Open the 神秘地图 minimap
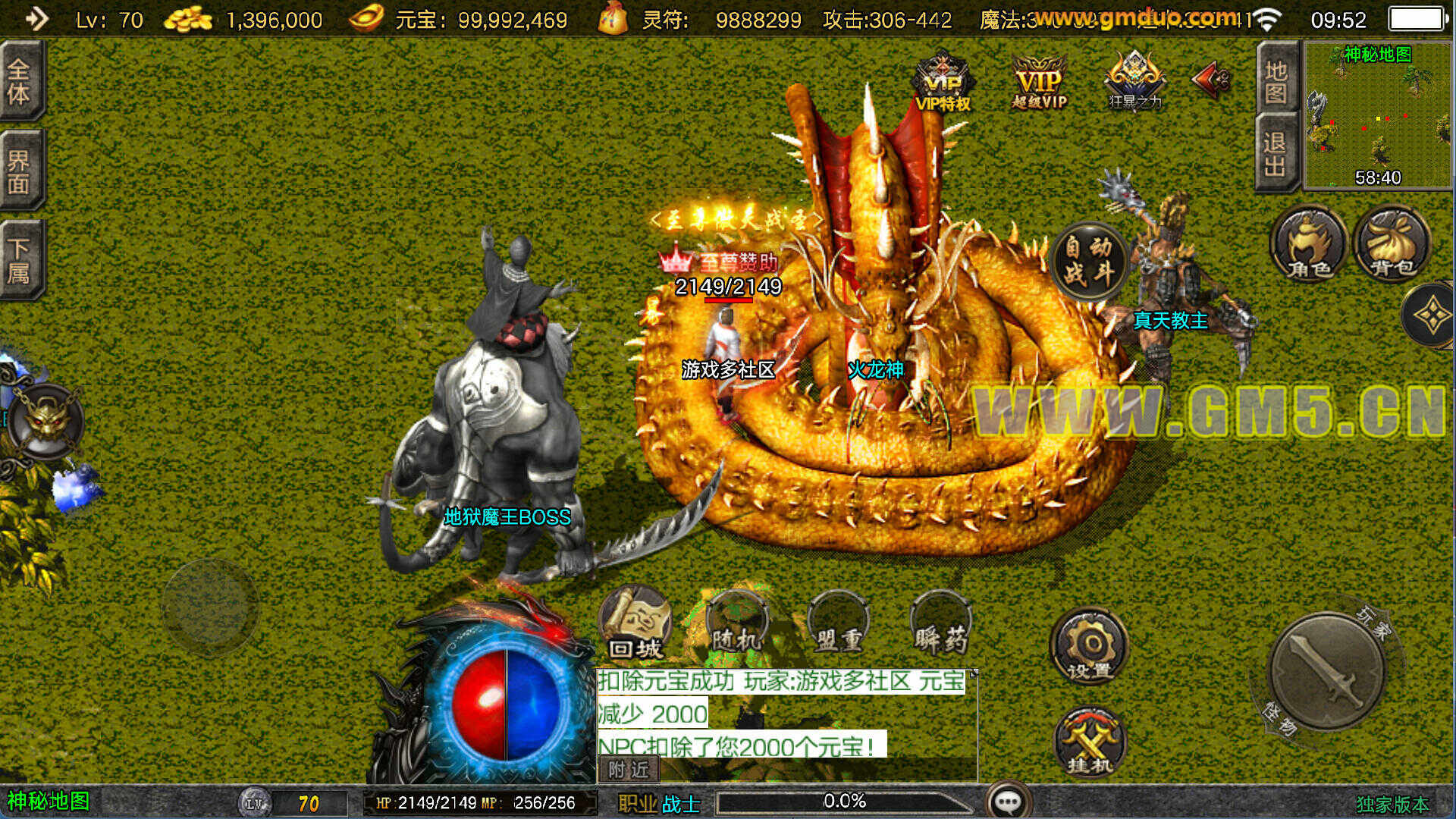Screen dimensions: 1456x819 click(x=1376, y=115)
